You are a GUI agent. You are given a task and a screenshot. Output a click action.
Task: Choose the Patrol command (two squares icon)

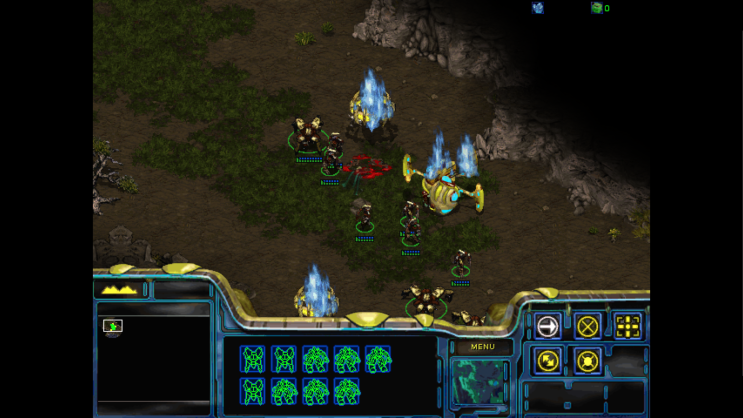548,360
